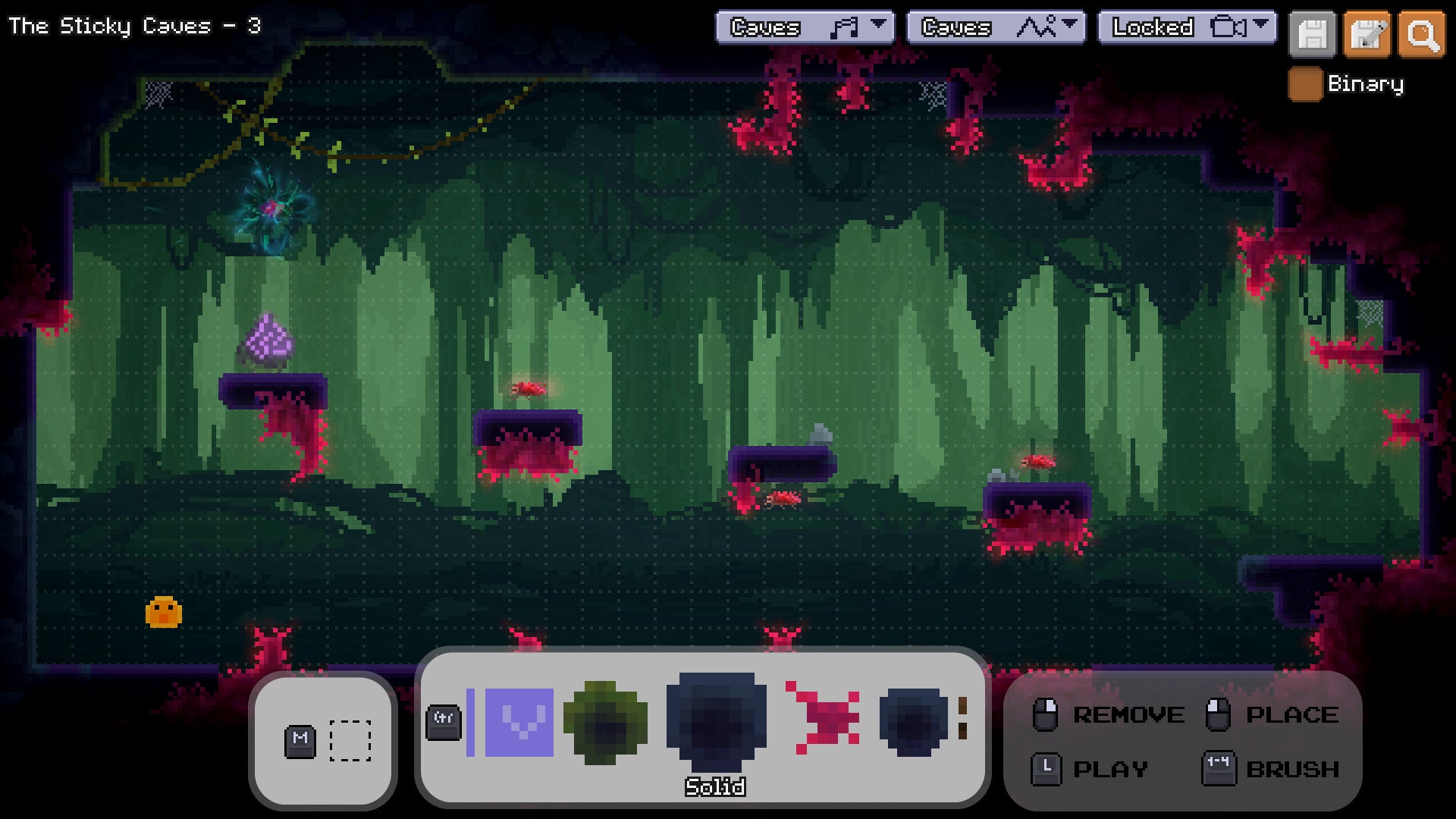Select the purple V tile in the palette
Screen dimensions: 1456x819
coord(519,722)
